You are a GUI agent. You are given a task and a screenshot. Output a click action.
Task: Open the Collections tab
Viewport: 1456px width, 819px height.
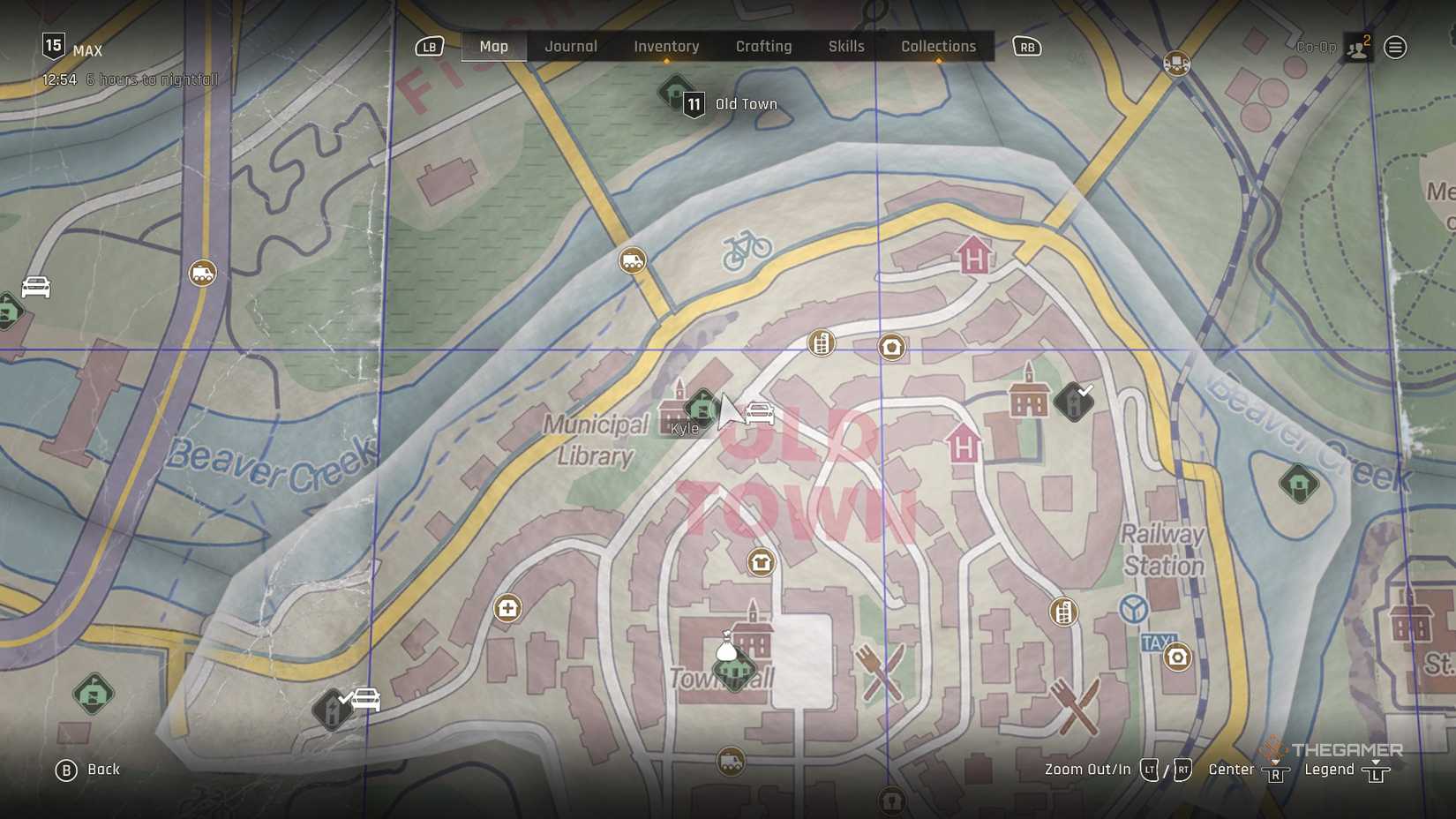pyautogui.click(x=937, y=46)
